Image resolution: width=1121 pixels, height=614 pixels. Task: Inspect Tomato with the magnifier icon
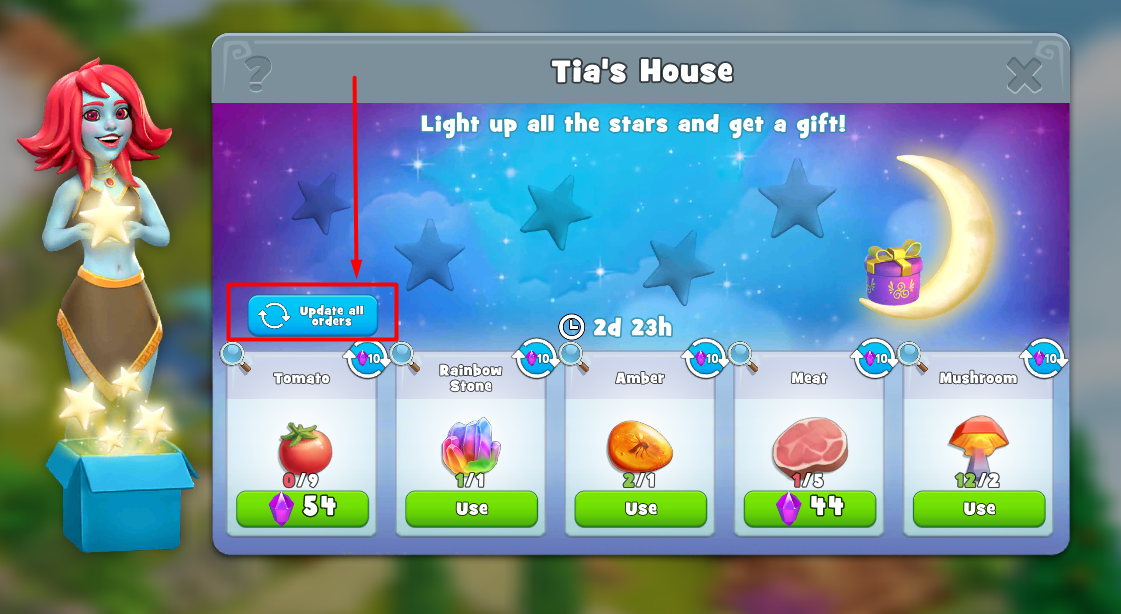[x=236, y=354]
